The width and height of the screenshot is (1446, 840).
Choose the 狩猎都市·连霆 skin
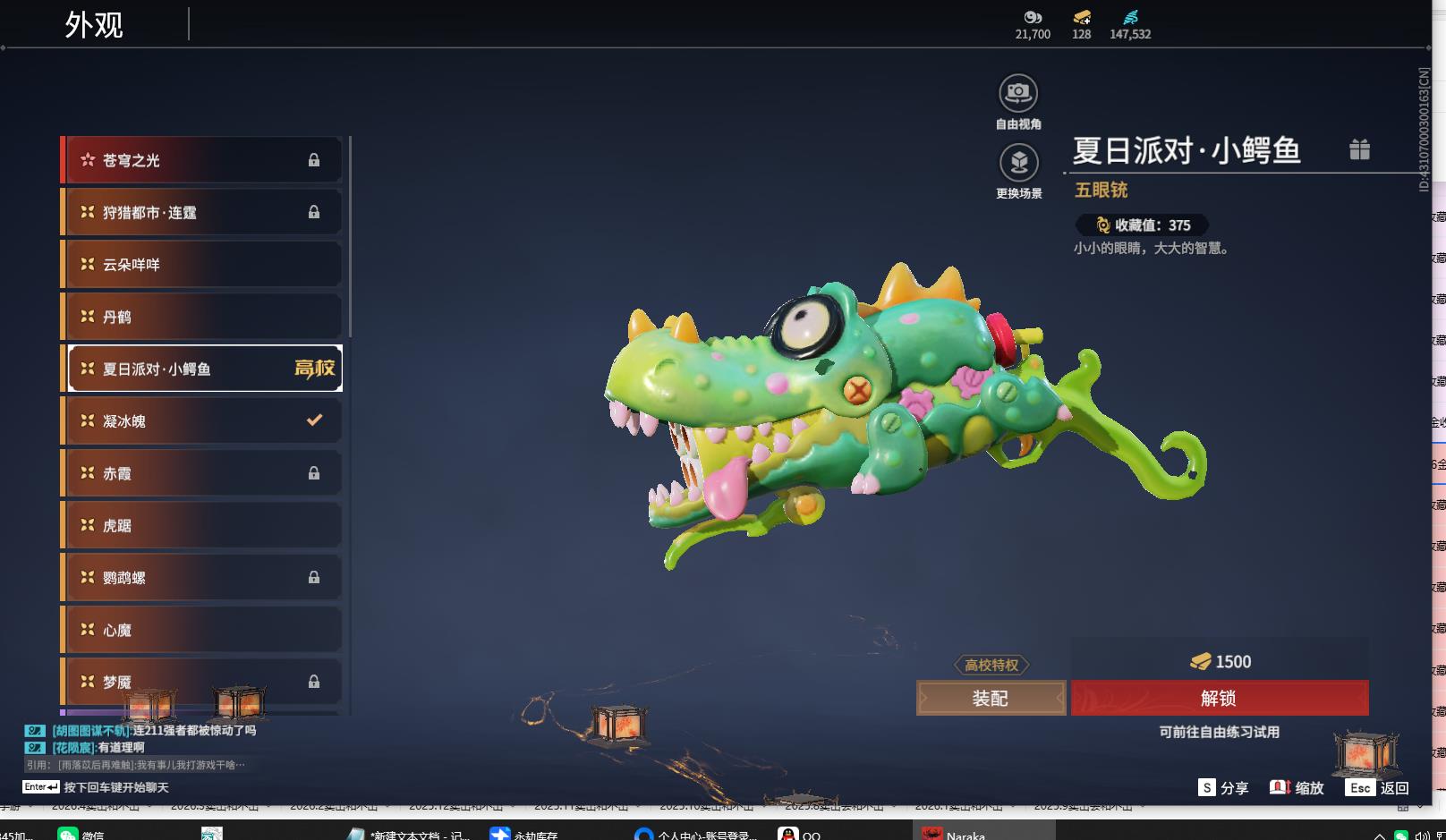click(x=203, y=213)
